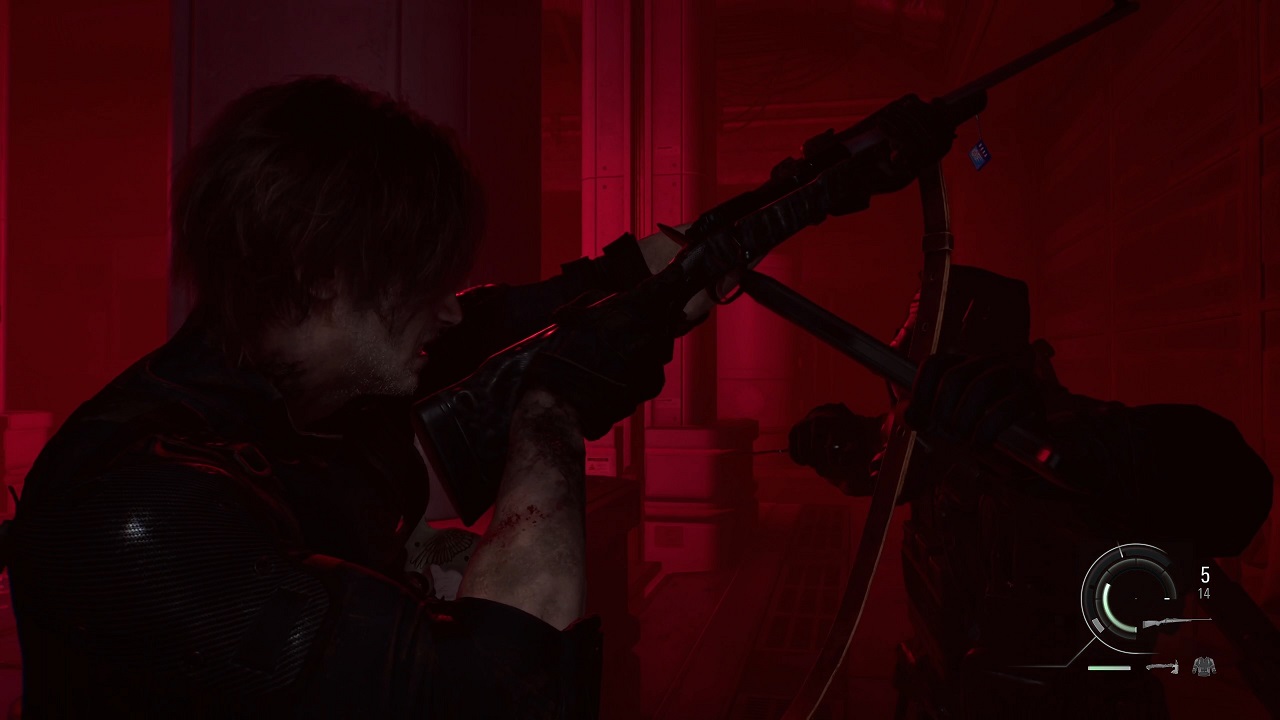Open the secondary weapon slot row
This screenshot has width=1280, height=720.
[x=1180, y=666]
